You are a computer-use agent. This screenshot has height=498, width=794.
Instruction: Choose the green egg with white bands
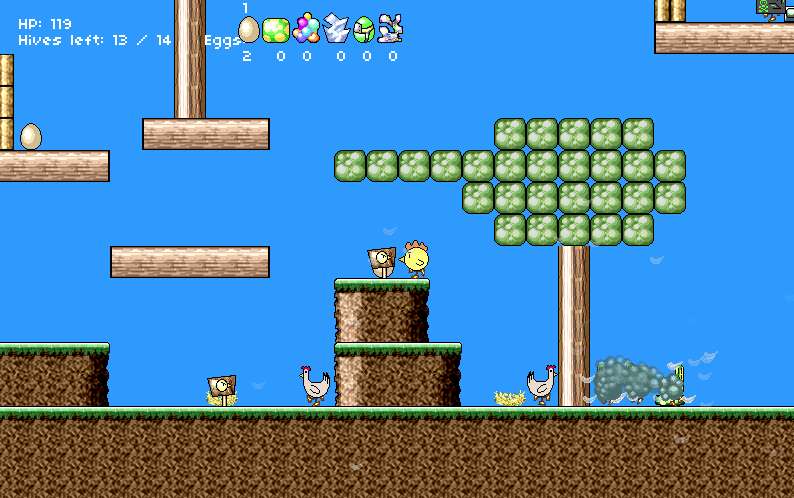click(364, 30)
